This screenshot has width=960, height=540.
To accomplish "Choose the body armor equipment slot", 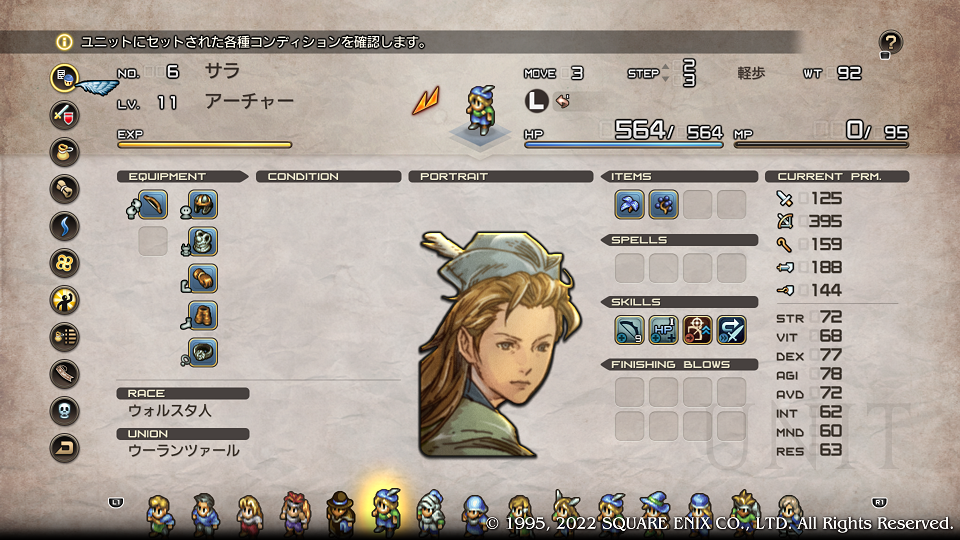I will click(x=203, y=241).
